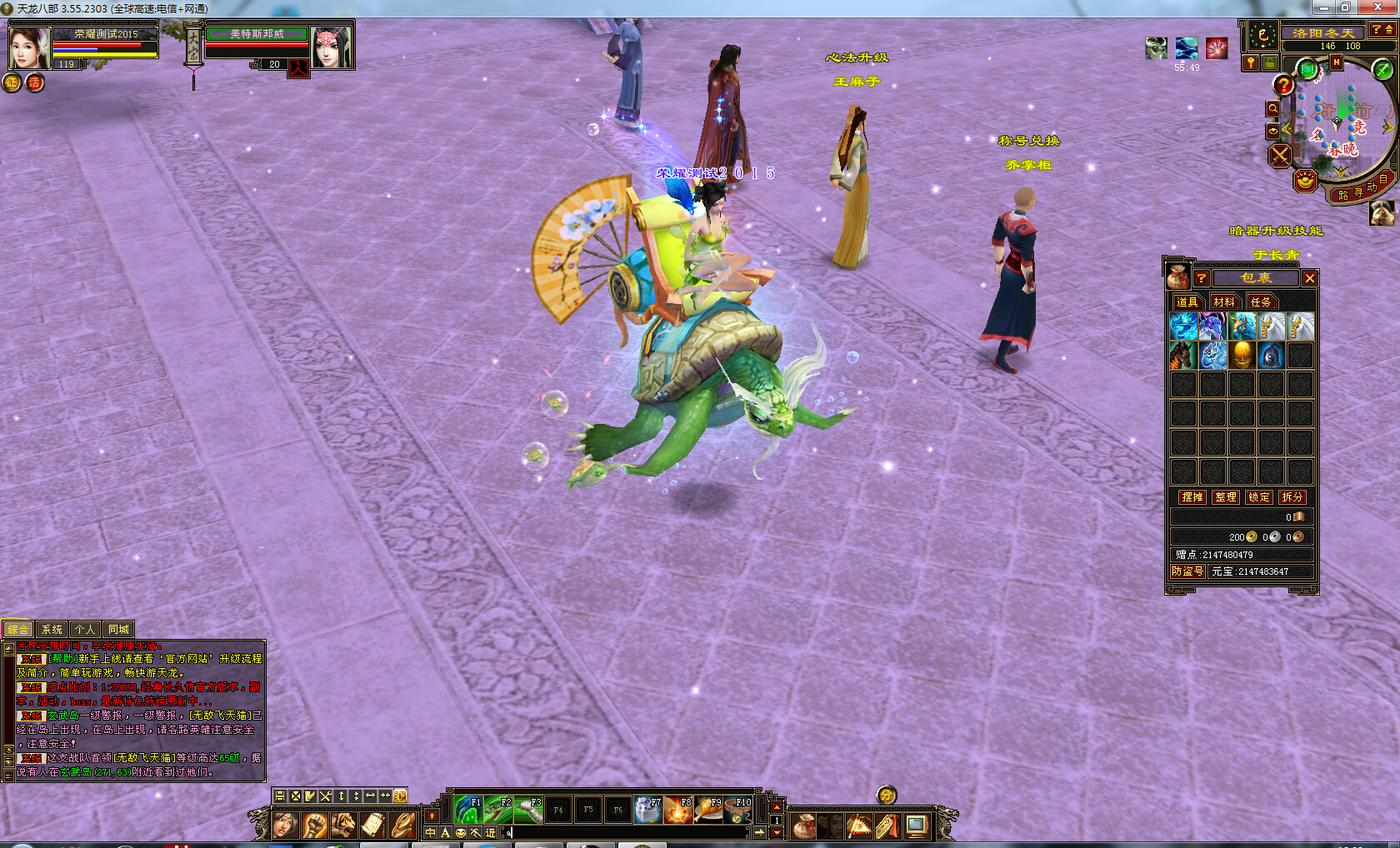Open the 防盗号 anti-theft button
The height and width of the screenshot is (848, 1400).
(1187, 571)
